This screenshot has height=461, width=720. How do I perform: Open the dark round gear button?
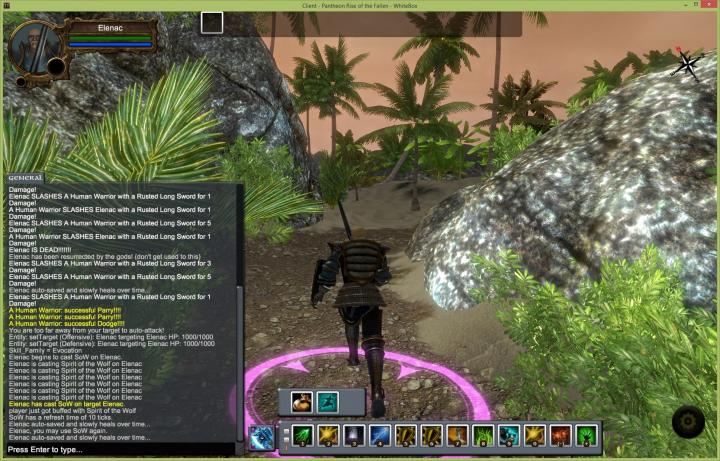[688, 423]
